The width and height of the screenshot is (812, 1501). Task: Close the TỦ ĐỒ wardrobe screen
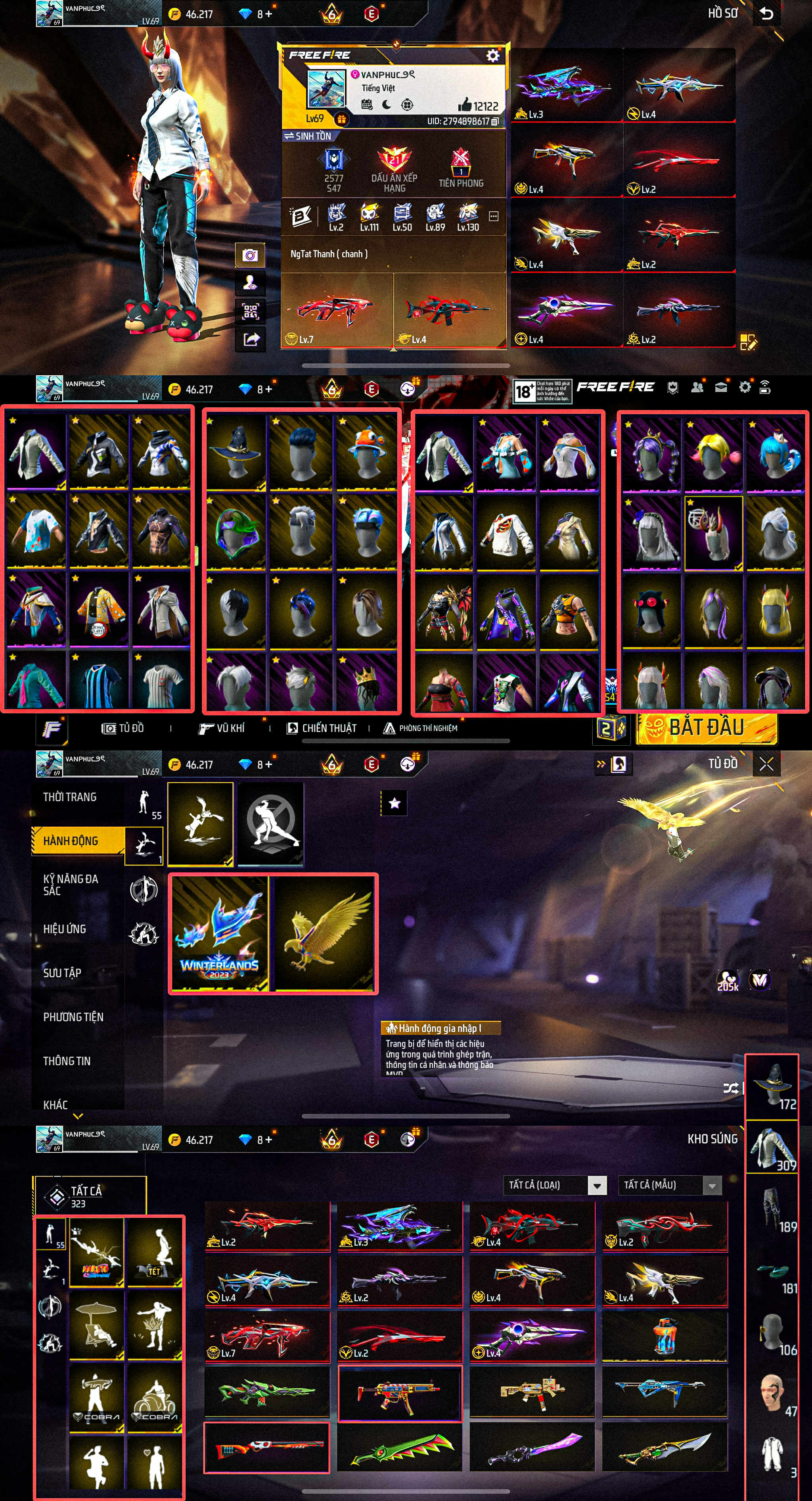766,764
